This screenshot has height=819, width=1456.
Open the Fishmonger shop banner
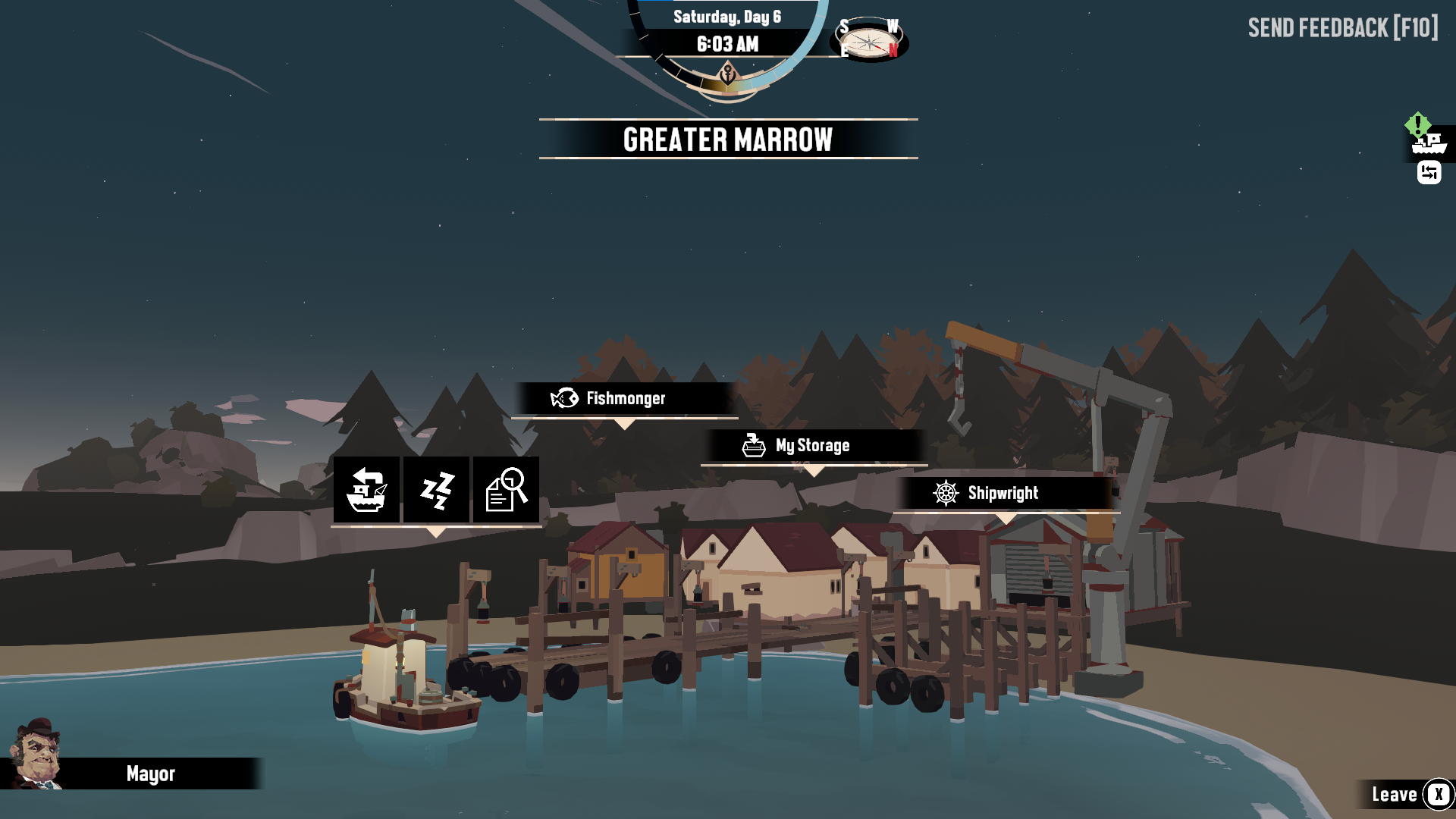(x=625, y=398)
